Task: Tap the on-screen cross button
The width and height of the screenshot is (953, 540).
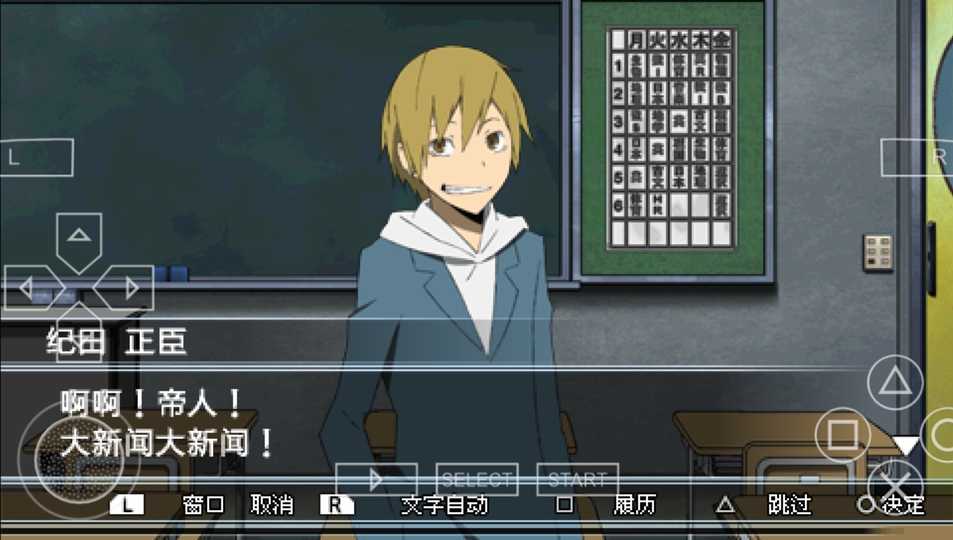Action: pos(894,481)
